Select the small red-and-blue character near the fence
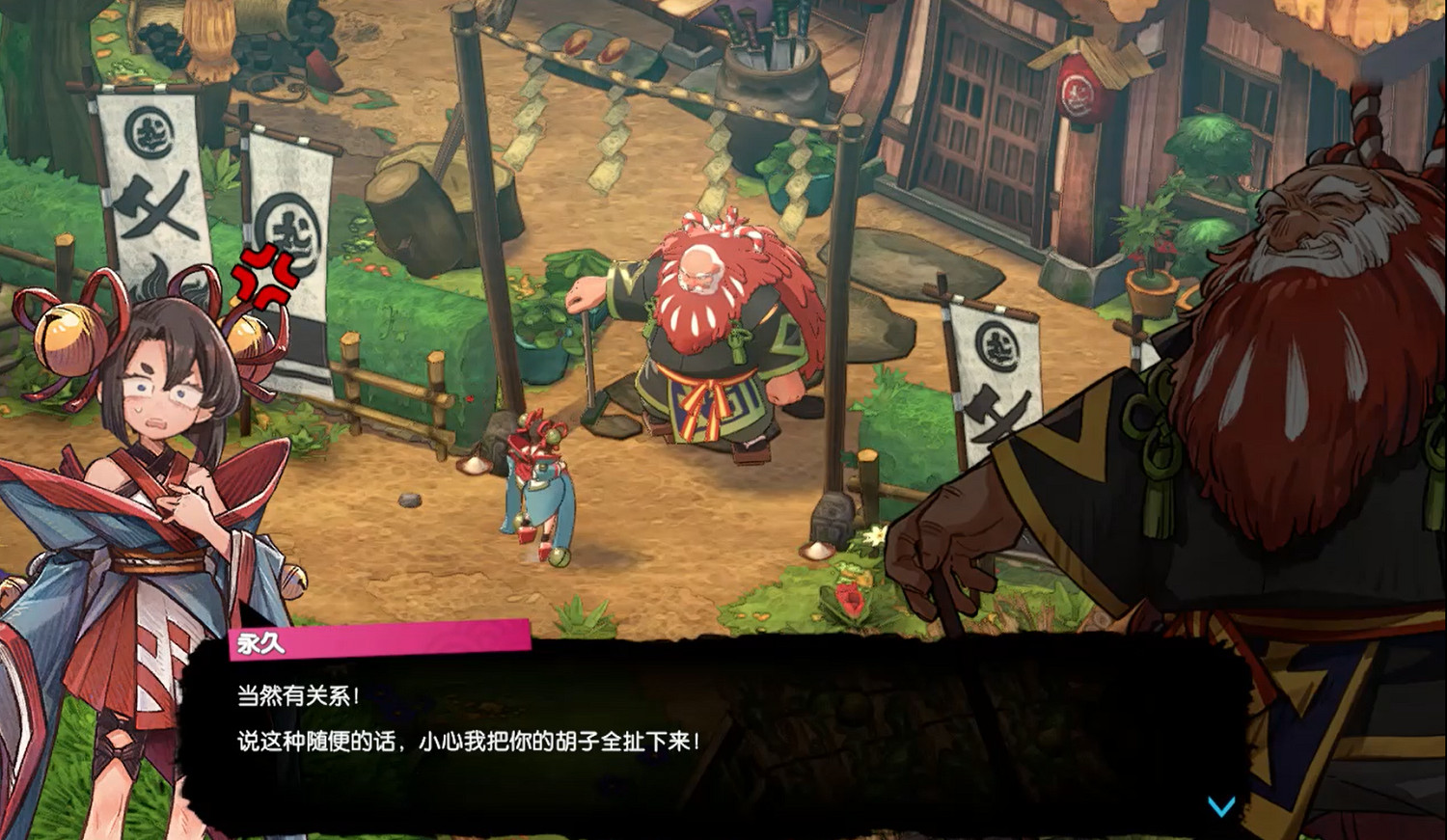This screenshot has width=1447, height=840. (x=536, y=482)
